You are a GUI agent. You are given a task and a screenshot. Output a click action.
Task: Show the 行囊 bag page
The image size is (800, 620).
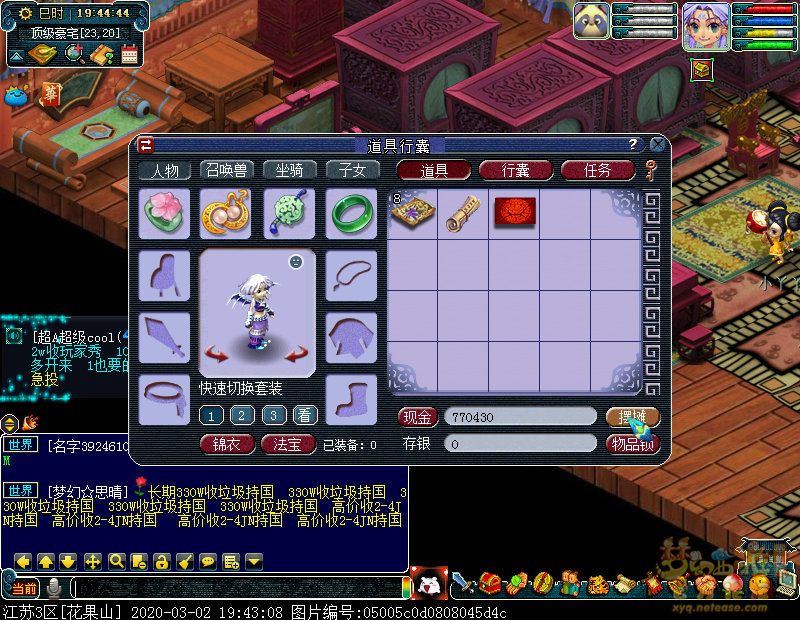(516, 170)
